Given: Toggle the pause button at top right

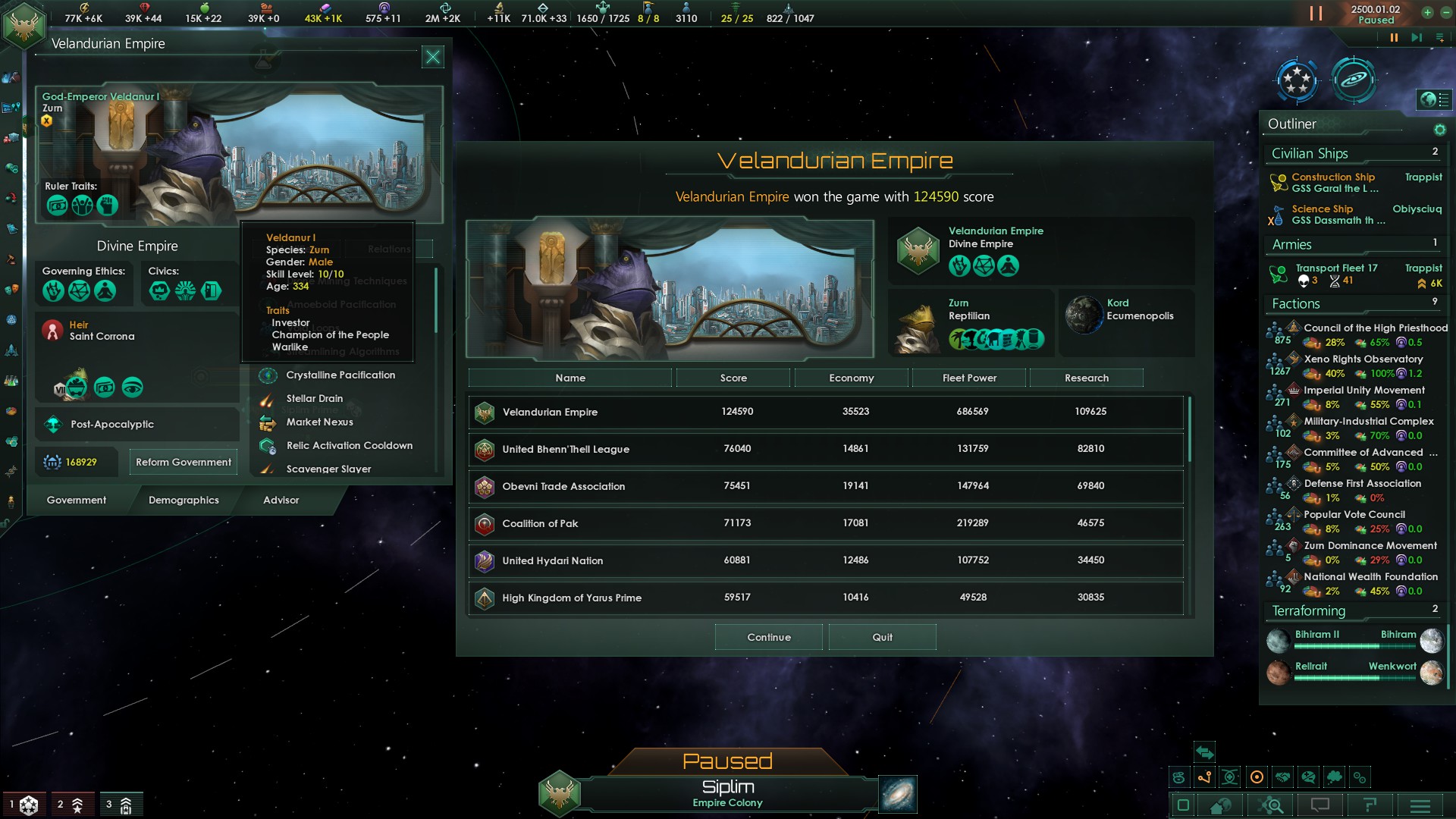Looking at the screenshot, I should click(1314, 13).
